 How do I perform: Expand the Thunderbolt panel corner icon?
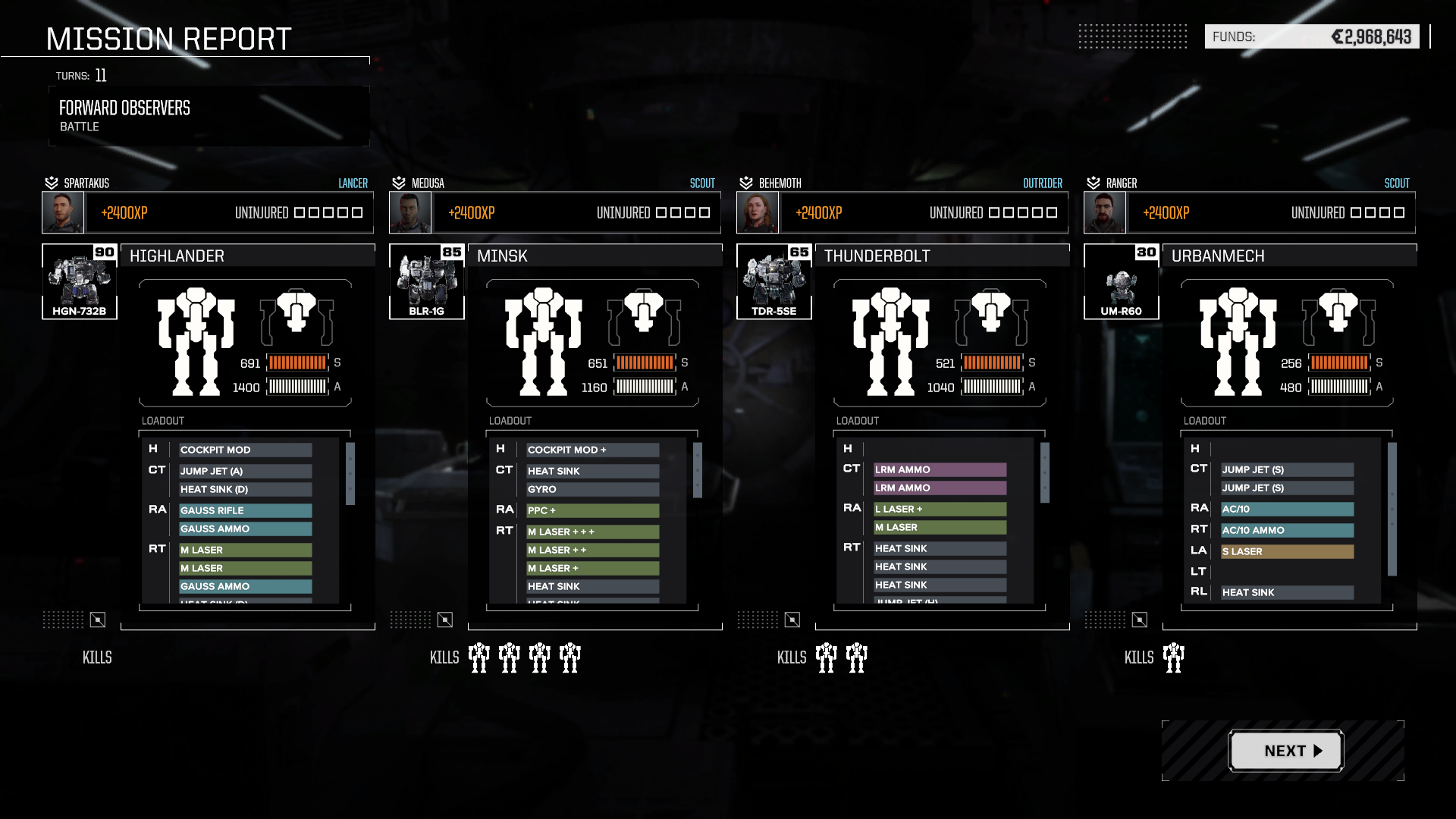point(792,620)
